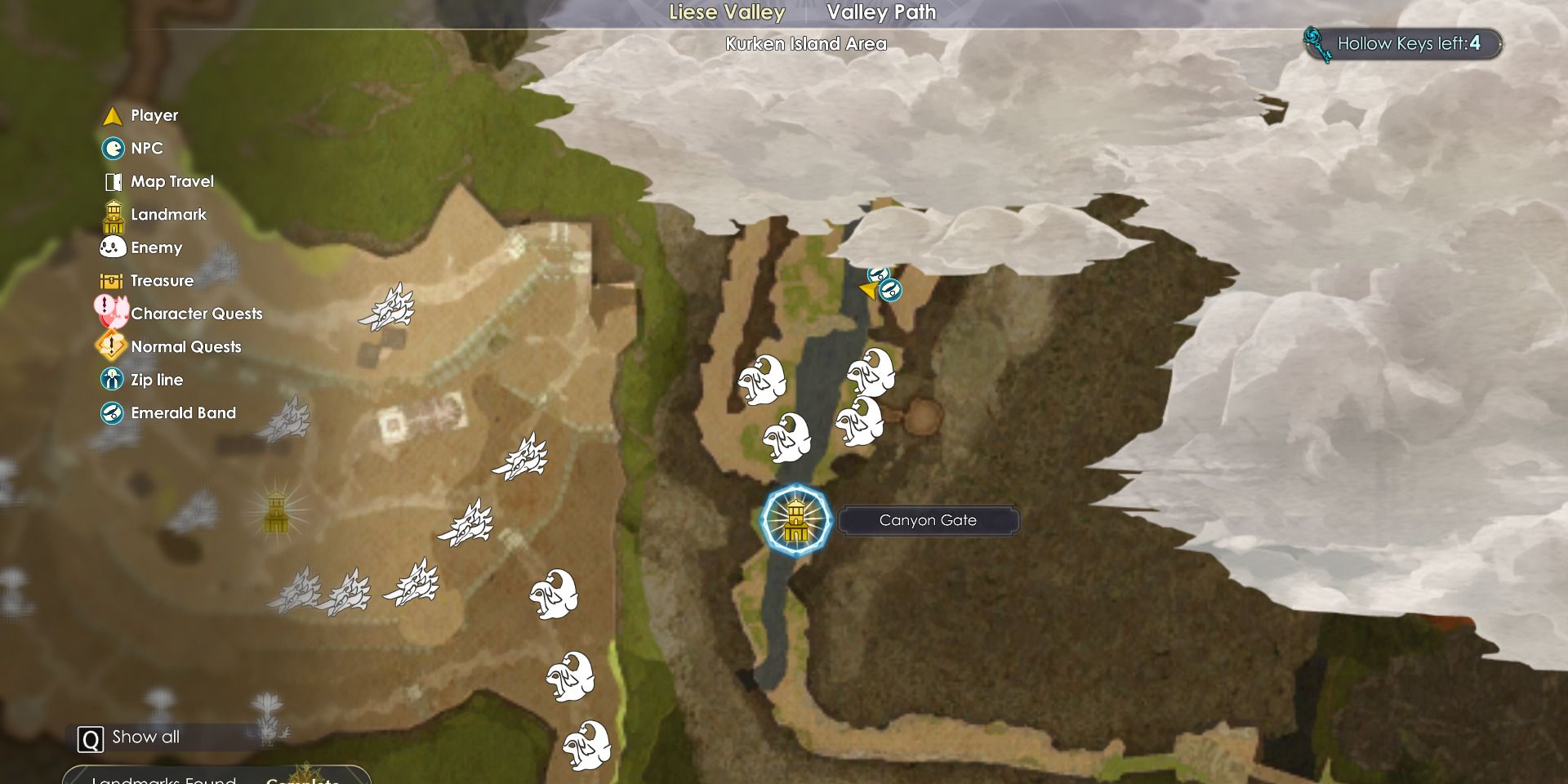Click the yellow player arrow marker

tap(869, 289)
